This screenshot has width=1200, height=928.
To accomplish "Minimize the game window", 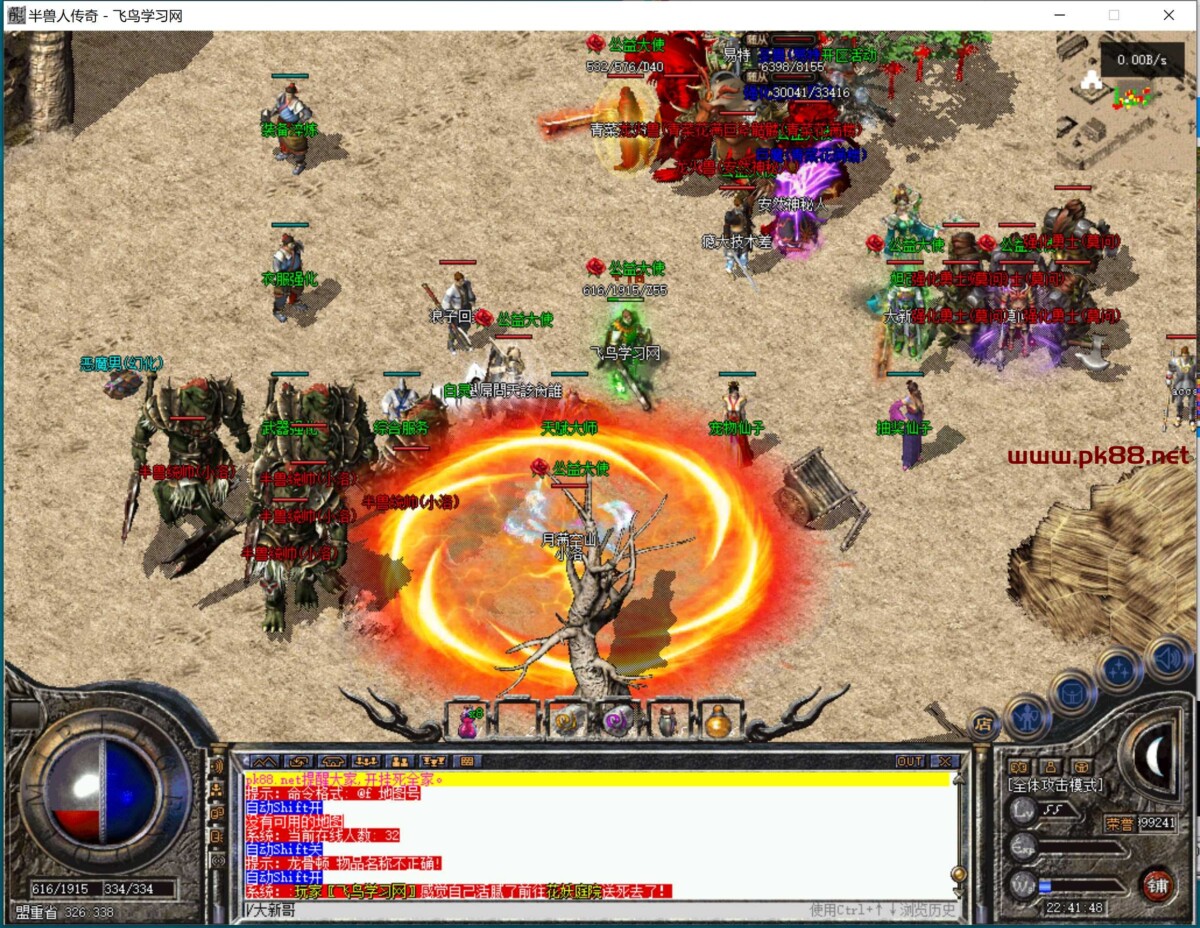I will [x=1060, y=15].
